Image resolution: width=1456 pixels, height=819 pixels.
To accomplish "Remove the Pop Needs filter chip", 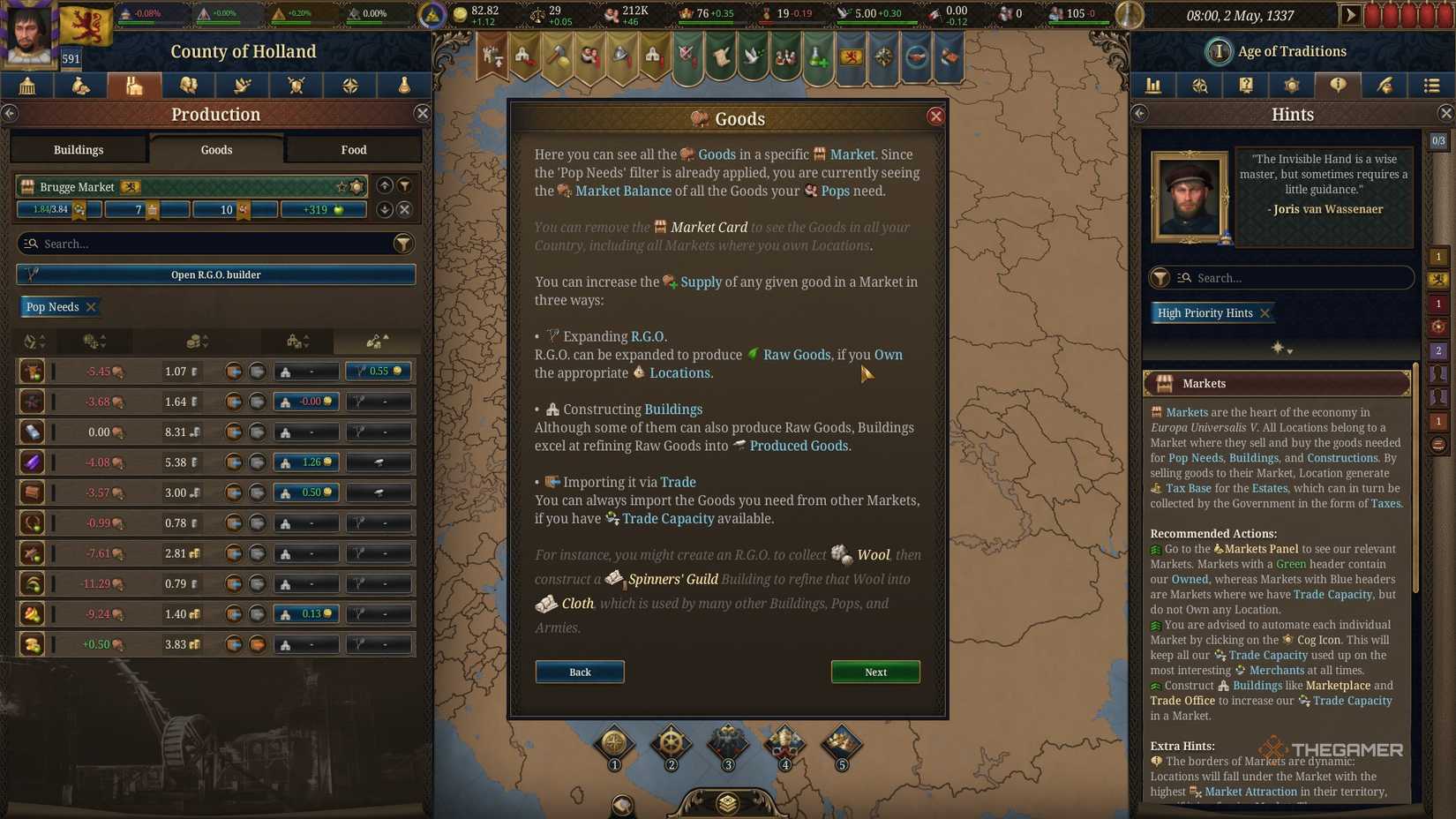I will pos(91,306).
